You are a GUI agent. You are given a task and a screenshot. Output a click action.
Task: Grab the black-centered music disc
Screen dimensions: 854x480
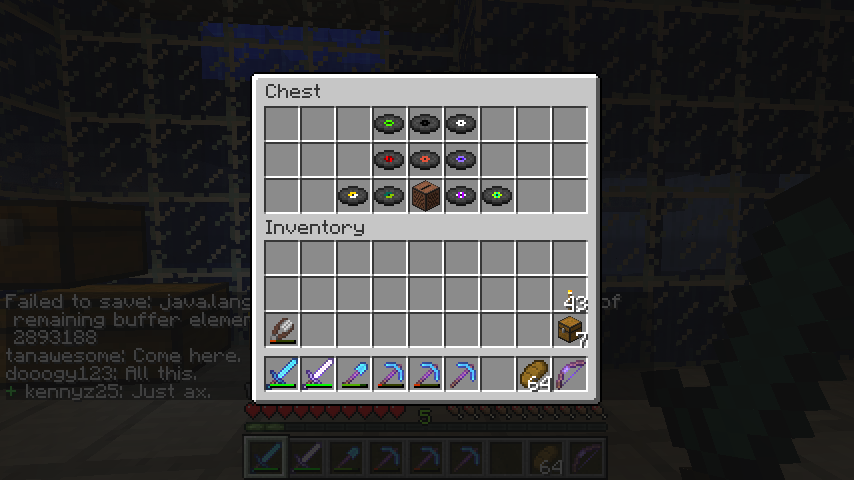(426, 124)
